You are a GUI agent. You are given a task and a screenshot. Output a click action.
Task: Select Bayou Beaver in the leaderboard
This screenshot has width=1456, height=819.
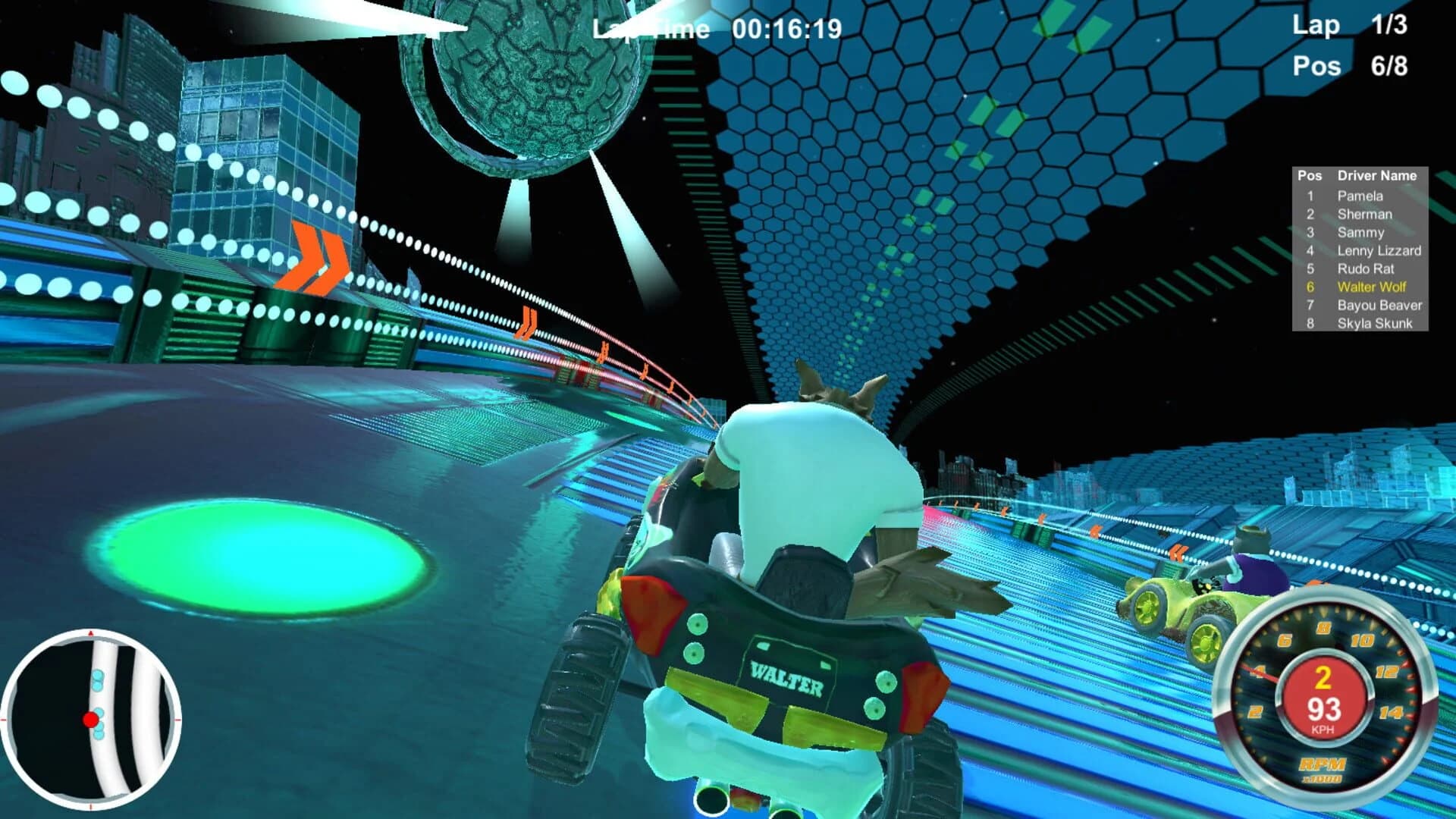pyautogui.click(x=1377, y=306)
